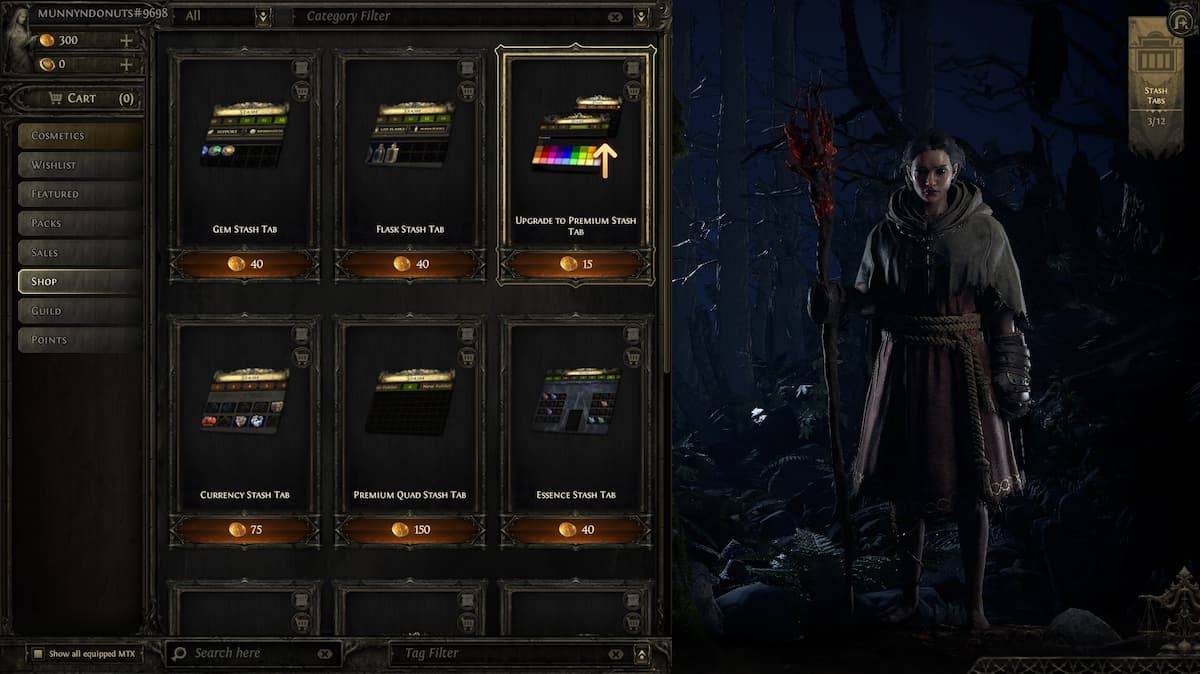Go to the Wishlist menu
Screen dimensions: 1200x674
pos(78,165)
